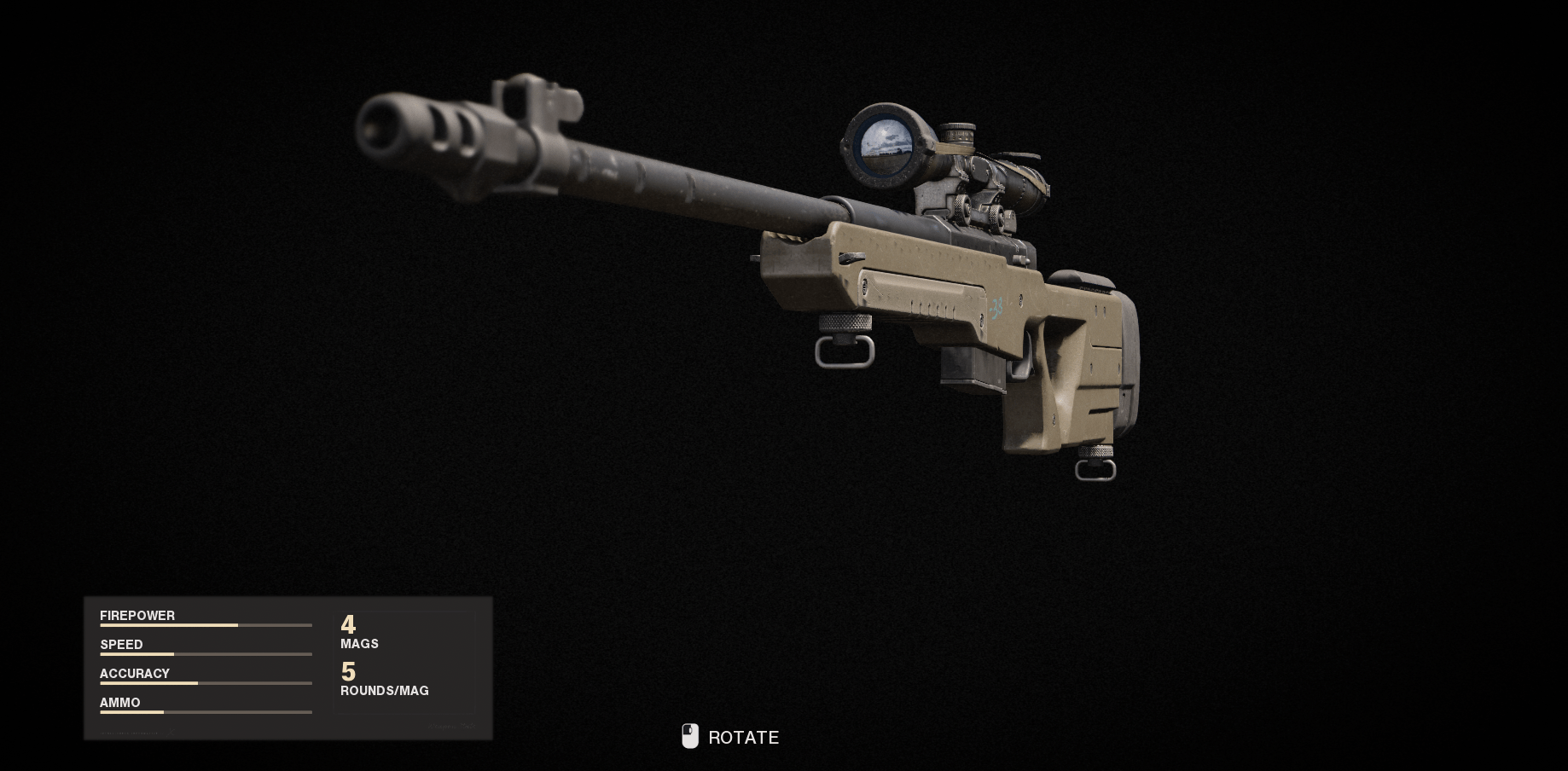Image resolution: width=1568 pixels, height=771 pixels.
Task: Select the ACCURACY stat bar
Action: point(205,682)
